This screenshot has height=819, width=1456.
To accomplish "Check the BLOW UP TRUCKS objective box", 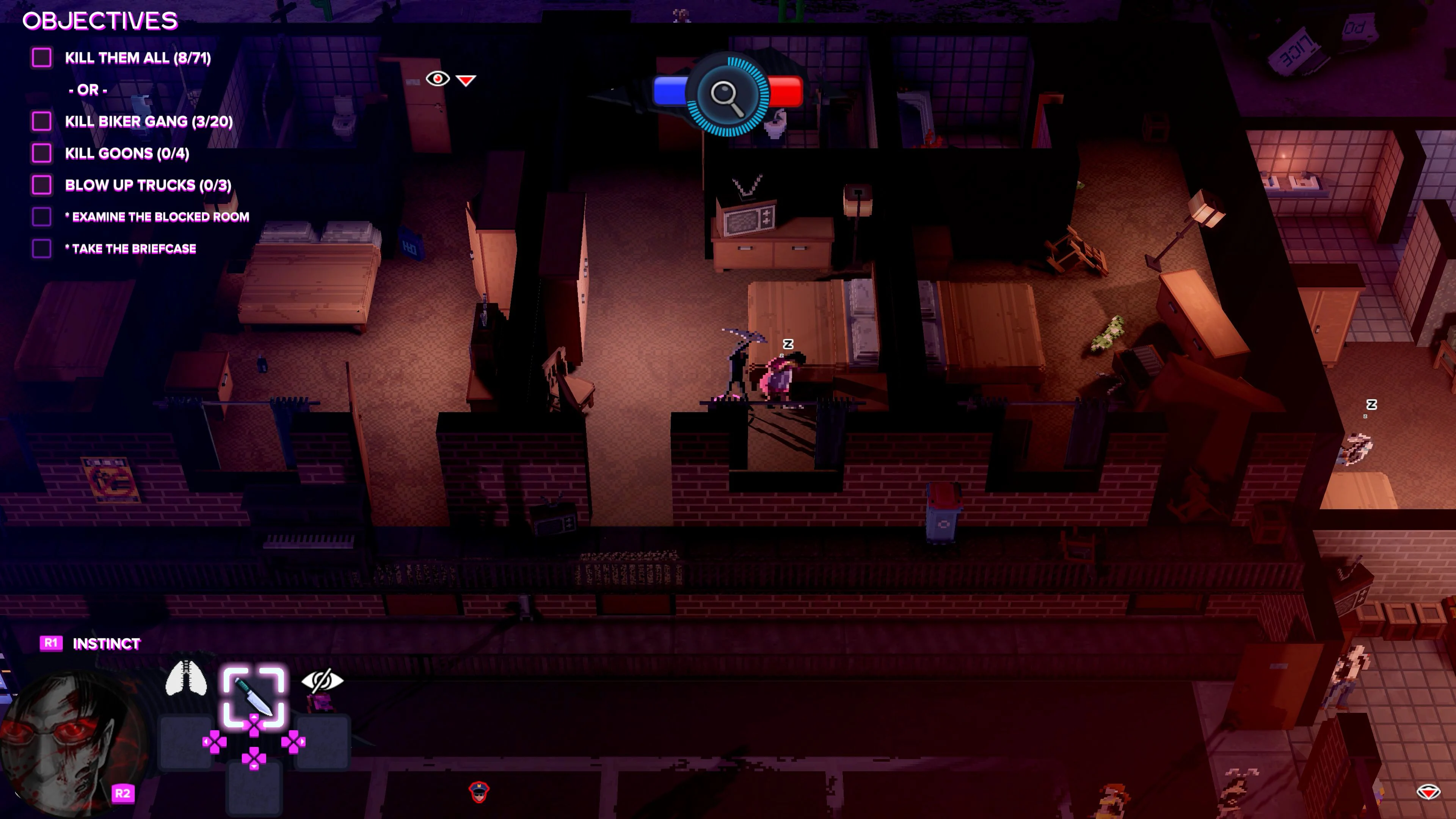I will tap(42, 185).
